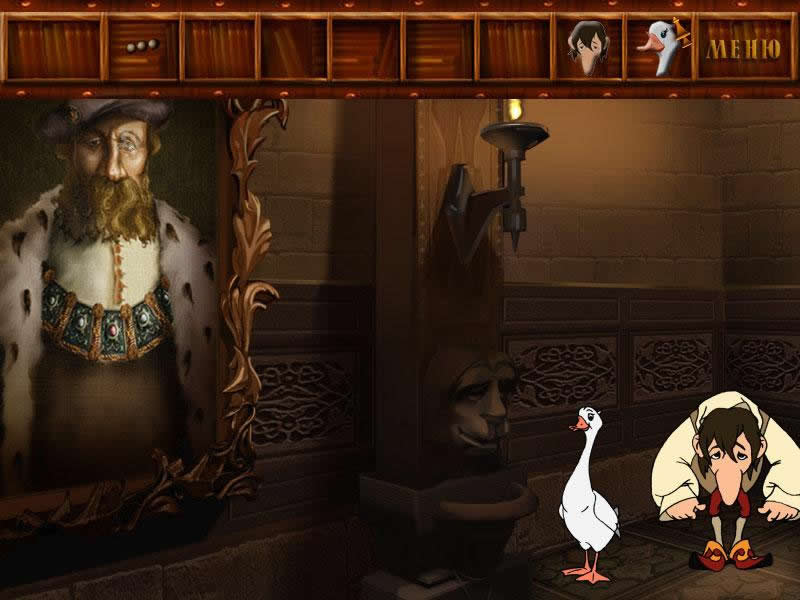Select the goose character portrait

point(659,48)
